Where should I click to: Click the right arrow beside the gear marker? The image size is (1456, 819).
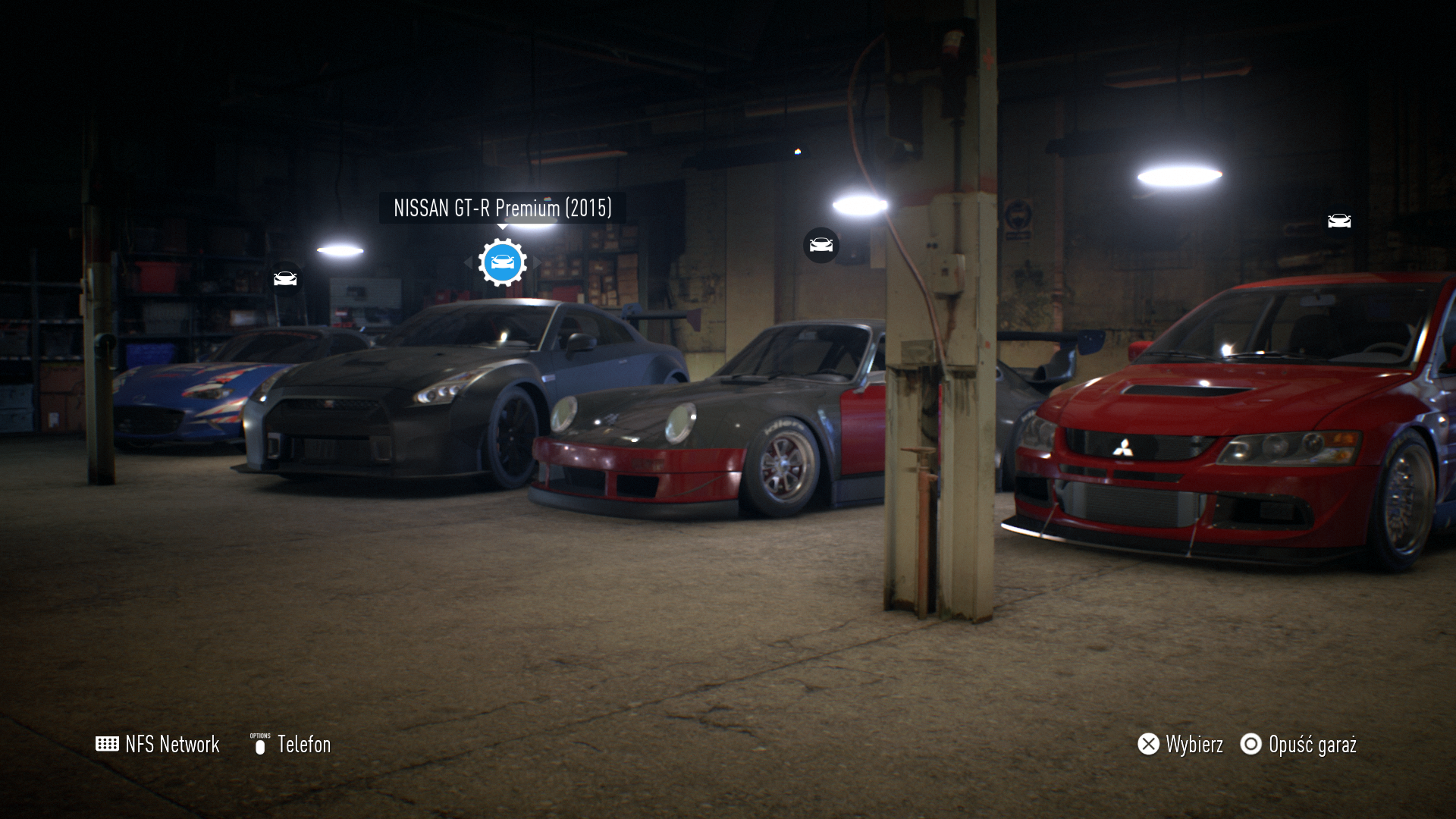coord(537,262)
